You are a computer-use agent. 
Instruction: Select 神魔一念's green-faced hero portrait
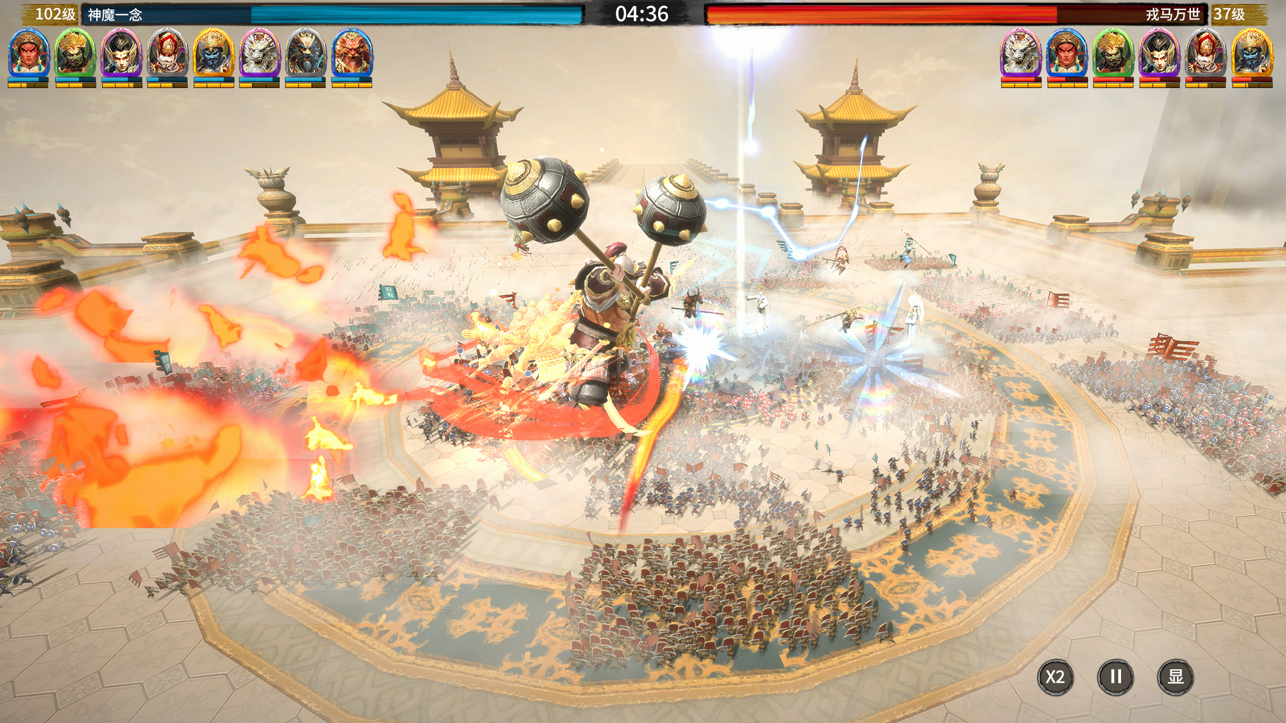pyautogui.click(x=75, y=53)
